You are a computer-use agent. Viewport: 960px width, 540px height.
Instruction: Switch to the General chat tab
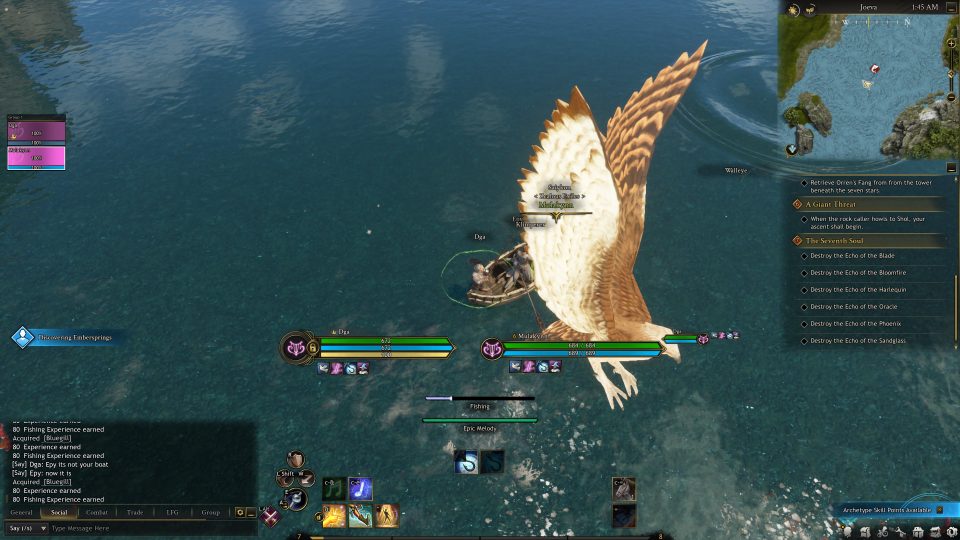pos(21,512)
